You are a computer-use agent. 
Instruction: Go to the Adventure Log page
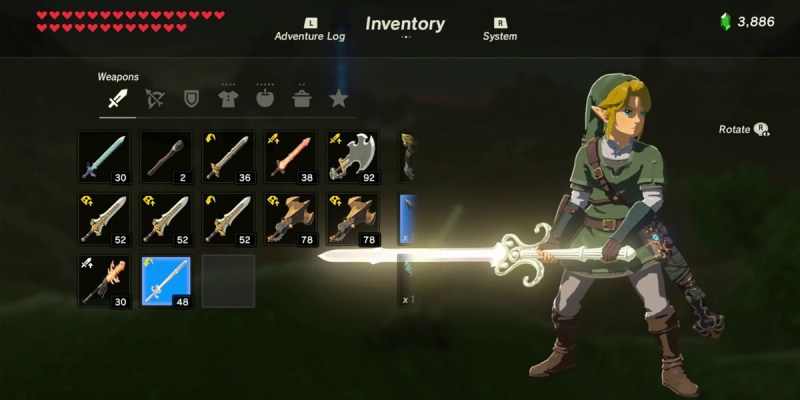[x=310, y=30]
